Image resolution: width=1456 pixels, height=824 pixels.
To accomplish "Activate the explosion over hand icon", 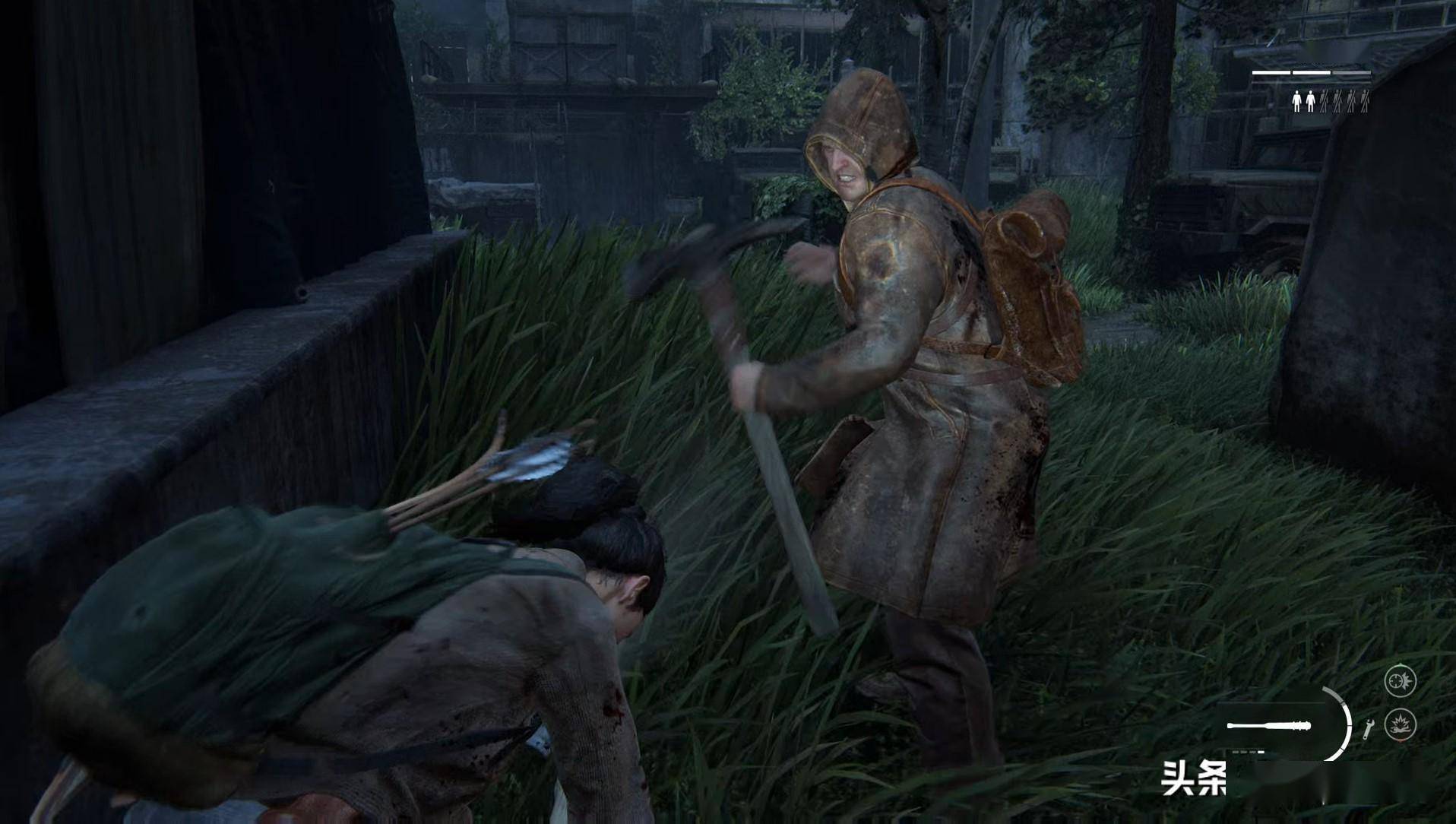I will (x=1399, y=723).
